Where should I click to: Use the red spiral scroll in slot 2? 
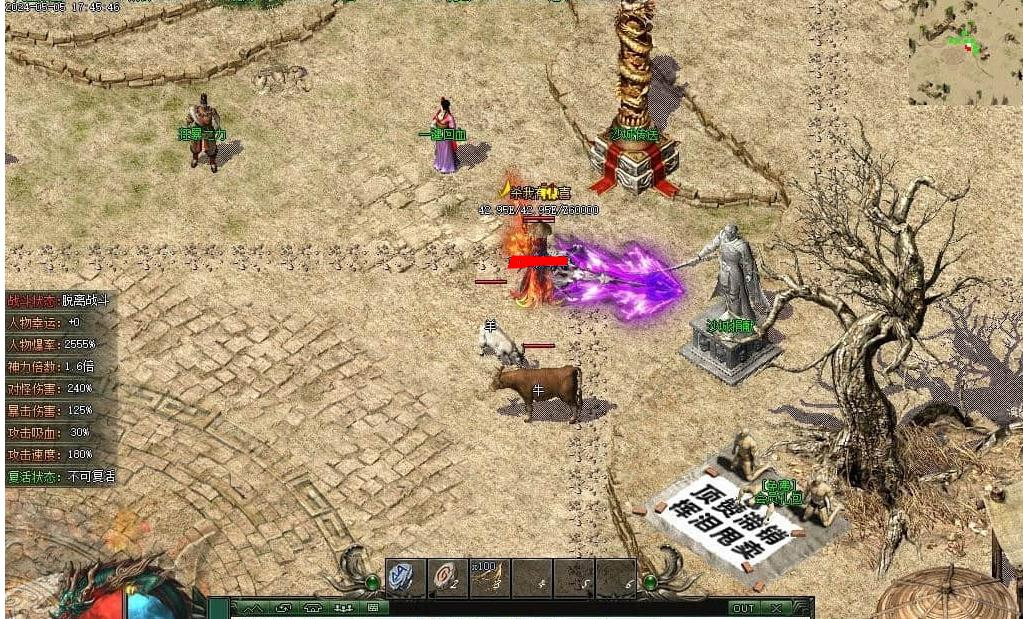tap(447, 577)
